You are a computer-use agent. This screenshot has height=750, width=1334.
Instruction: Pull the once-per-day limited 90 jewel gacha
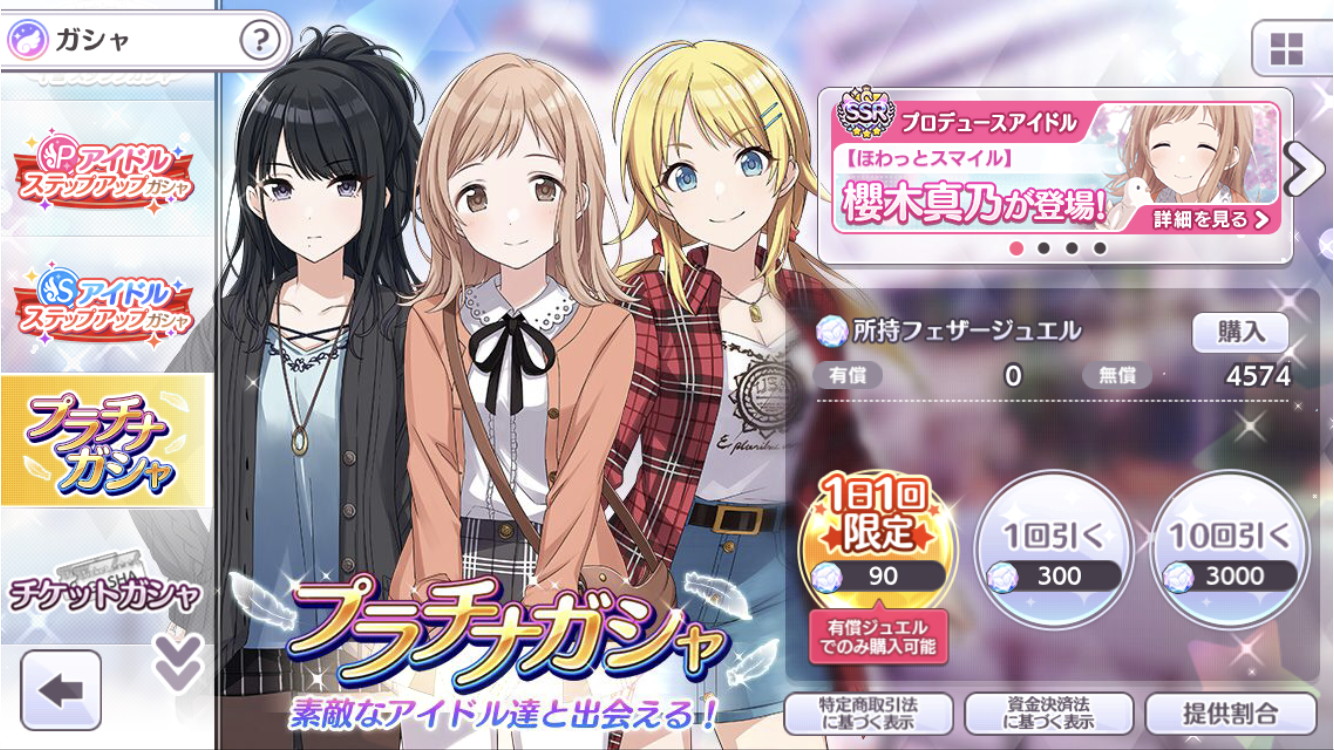point(877,546)
